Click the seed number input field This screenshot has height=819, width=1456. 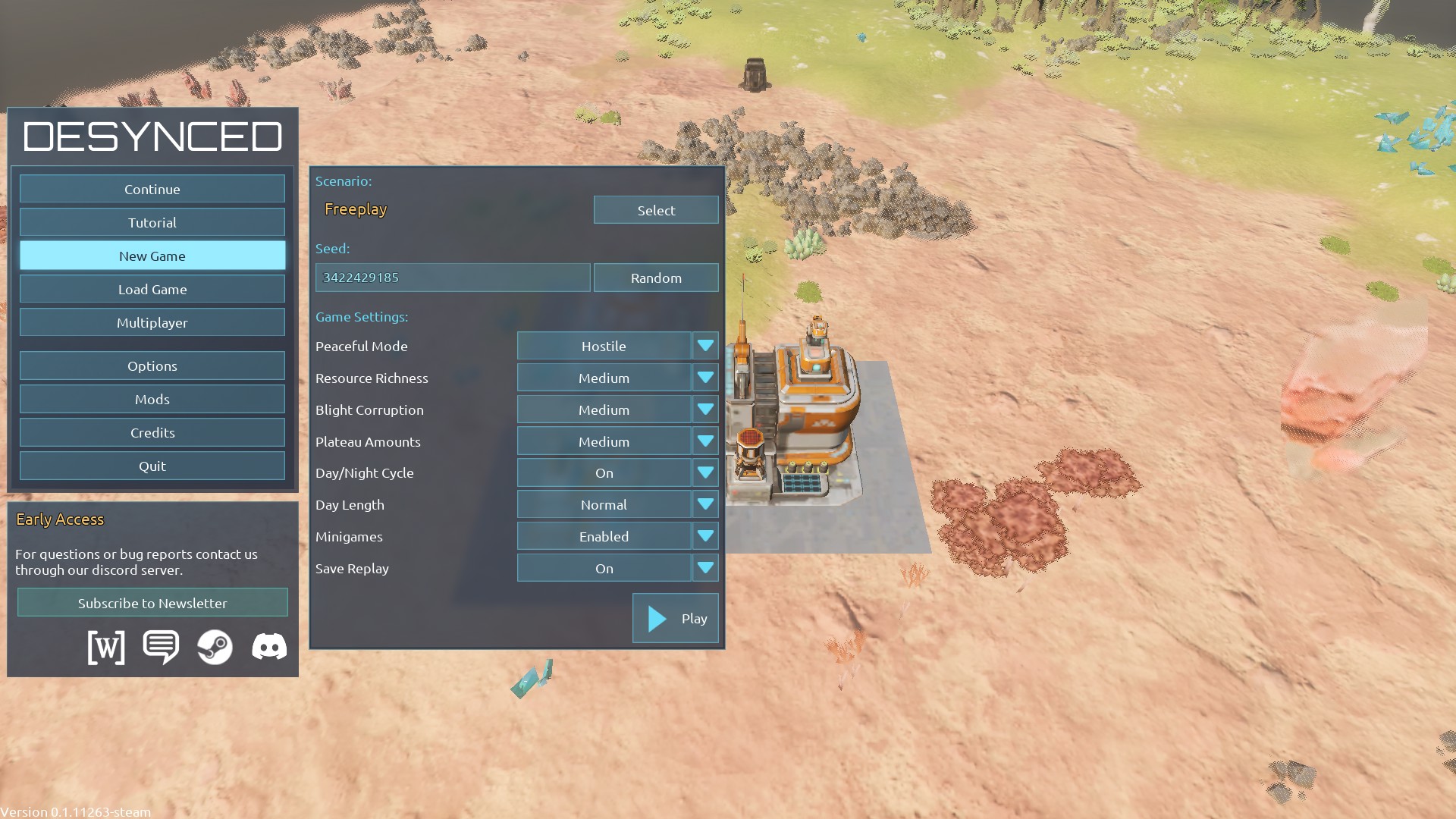[452, 278]
